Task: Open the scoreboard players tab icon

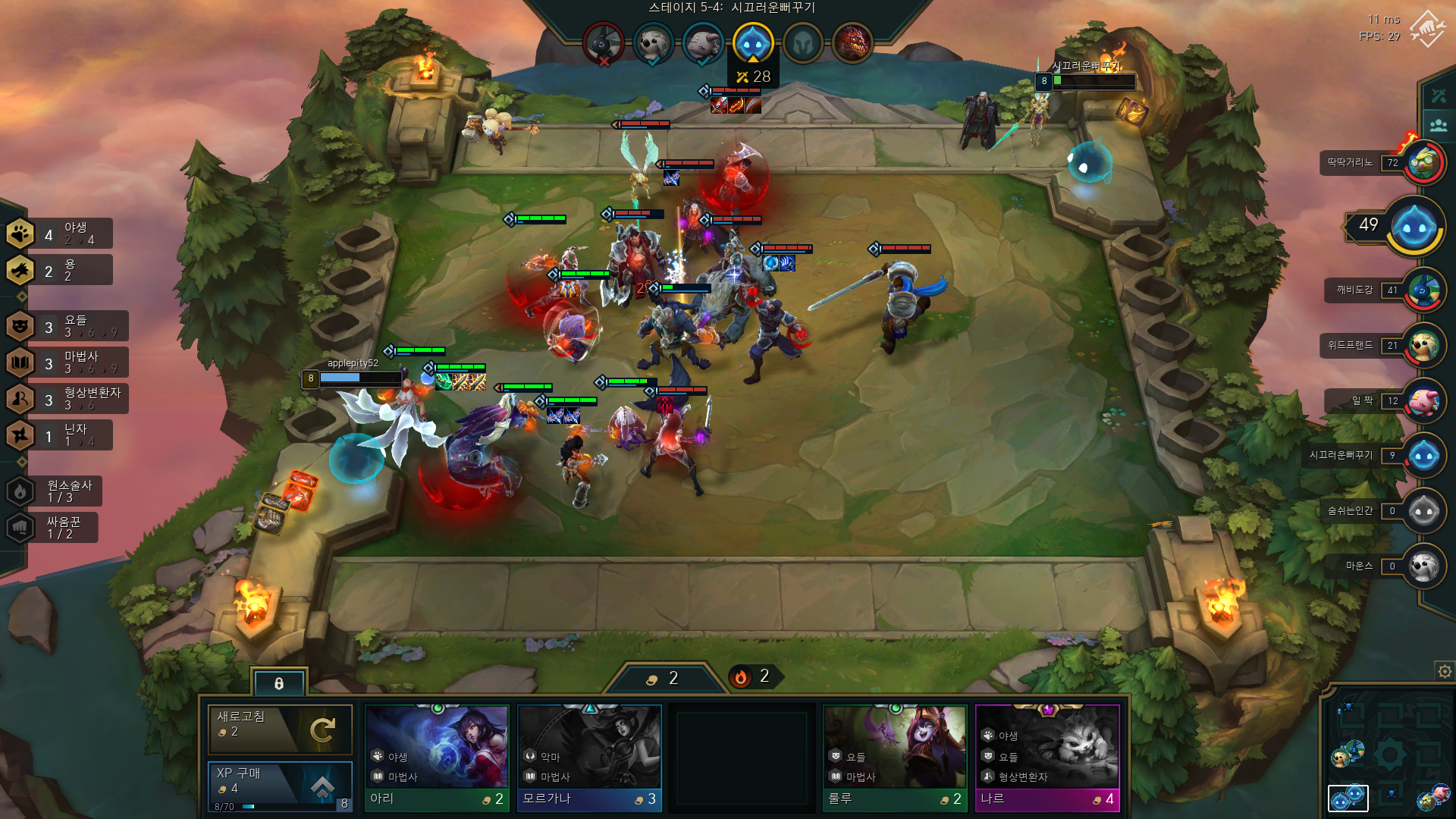Action: [1438, 125]
